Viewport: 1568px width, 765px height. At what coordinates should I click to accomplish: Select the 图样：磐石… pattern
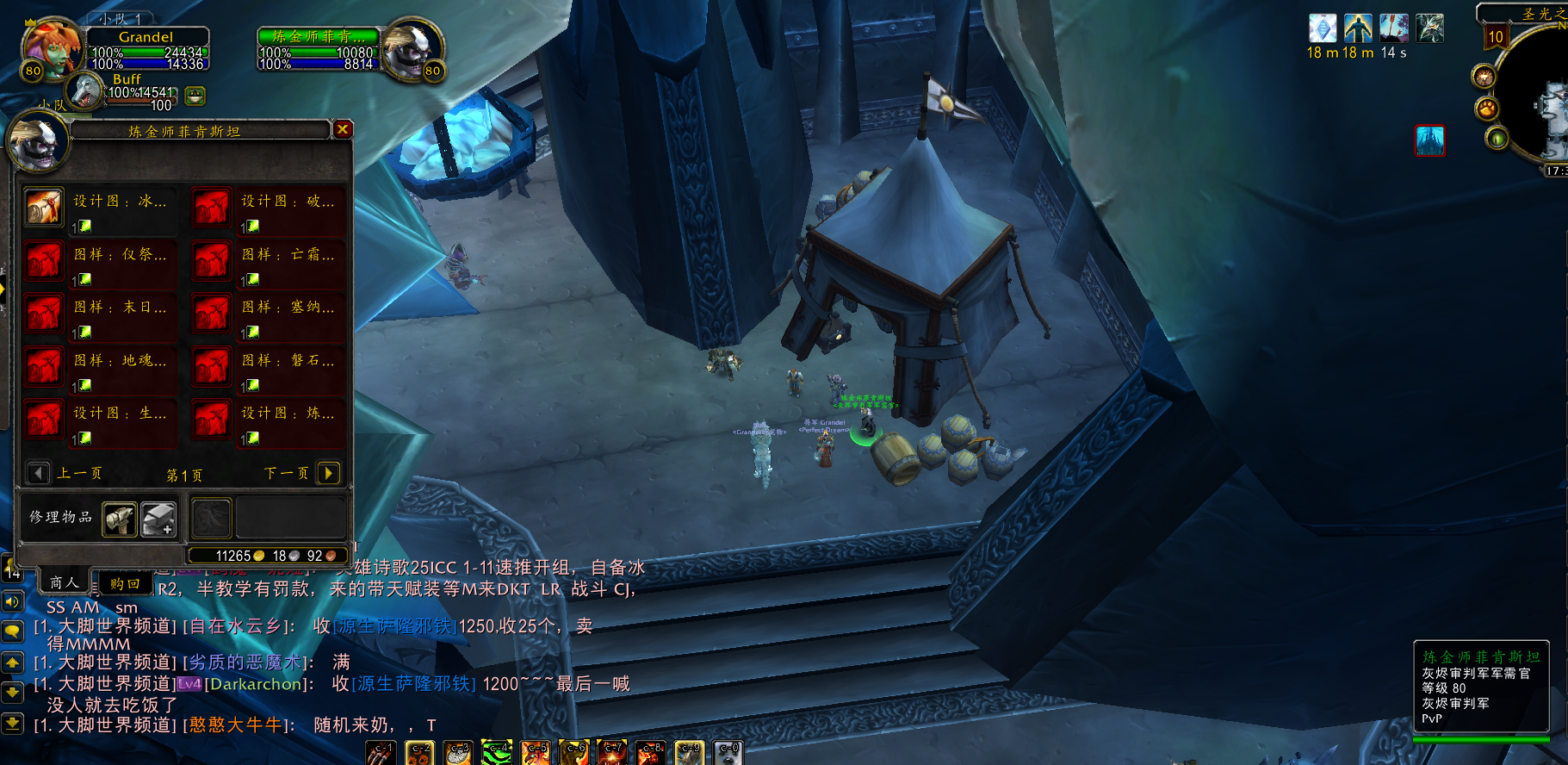(212, 367)
